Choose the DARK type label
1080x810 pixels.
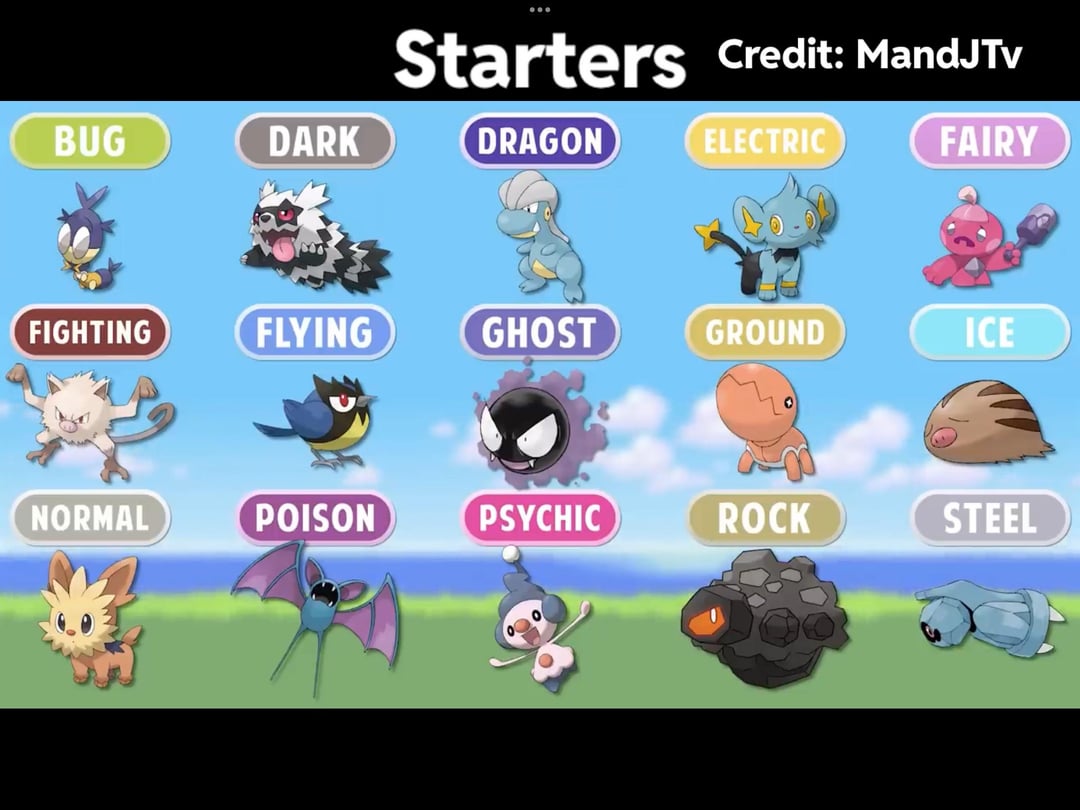[315, 141]
